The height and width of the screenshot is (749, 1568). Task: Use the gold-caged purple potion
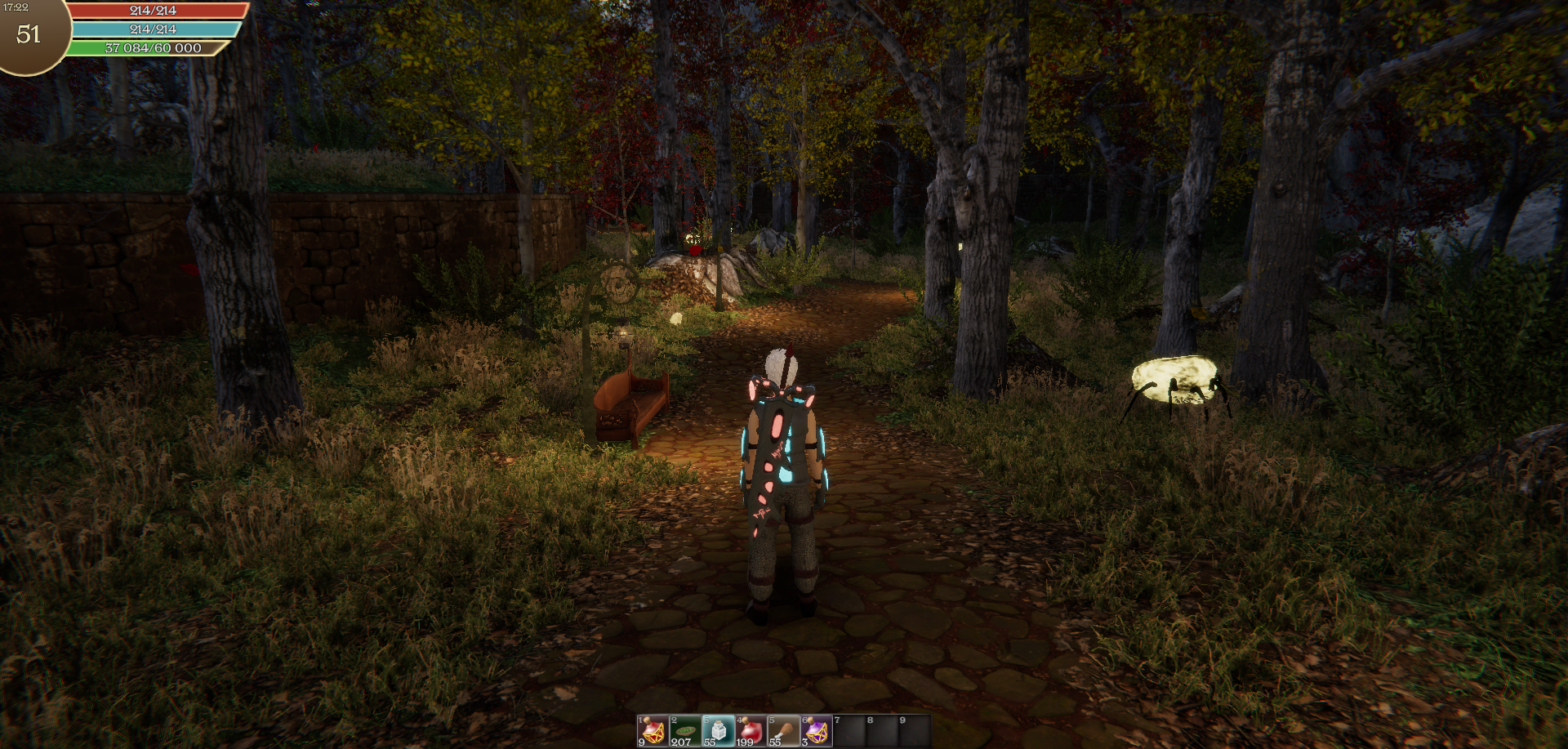(x=816, y=730)
